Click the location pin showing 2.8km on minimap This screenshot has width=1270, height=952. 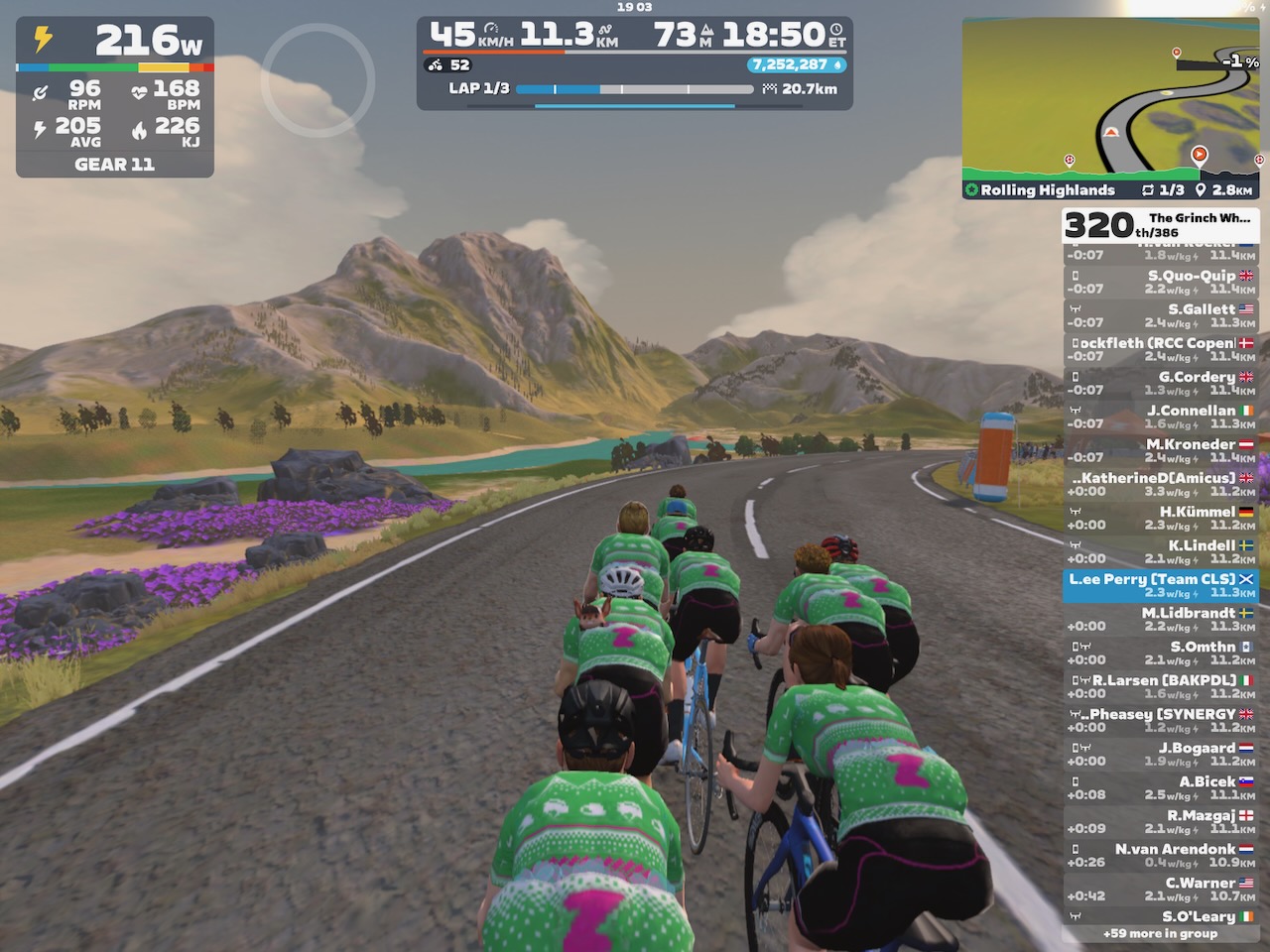pyautogui.click(x=1203, y=189)
